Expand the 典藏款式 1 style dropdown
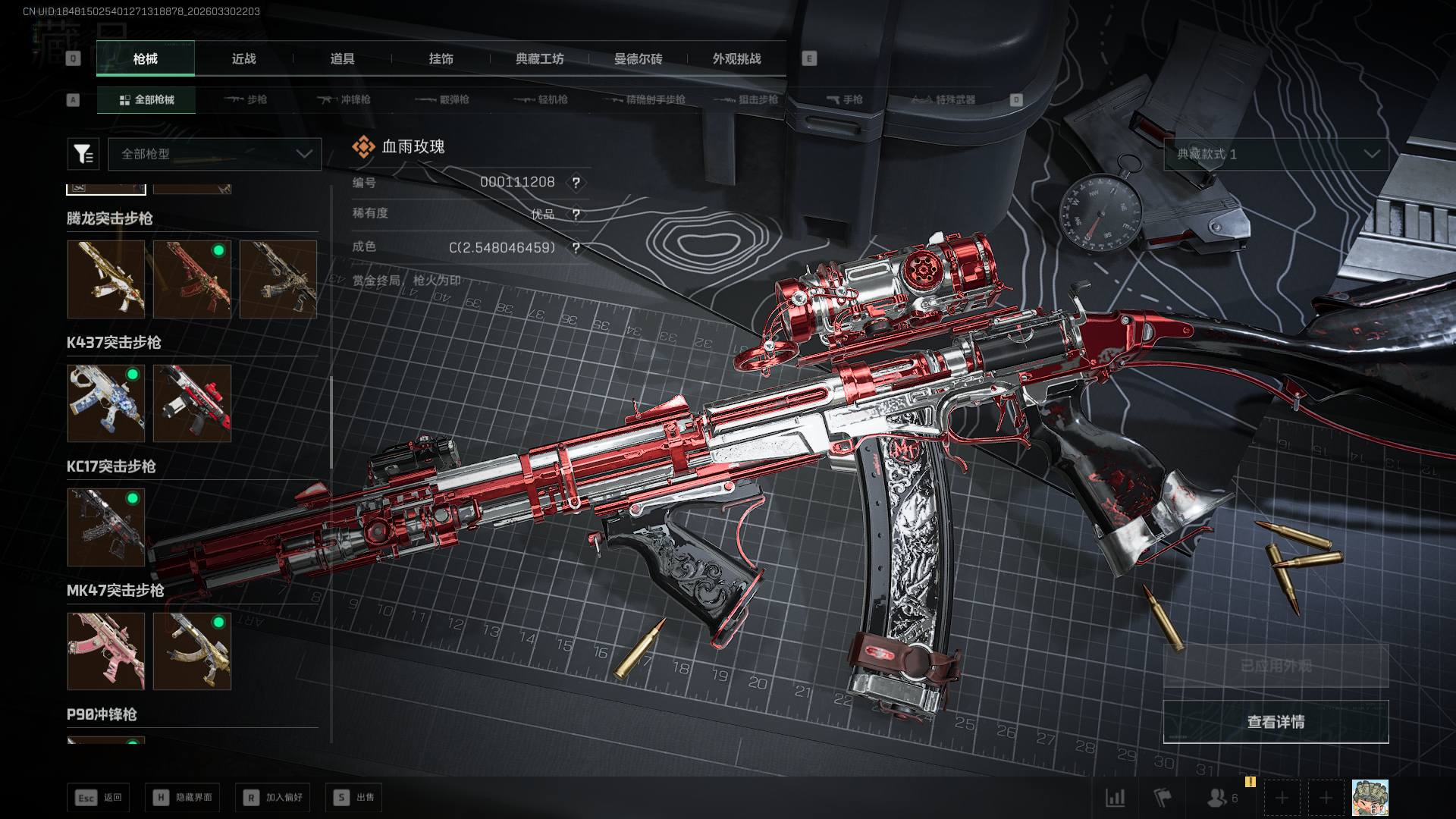 coord(1276,154)
